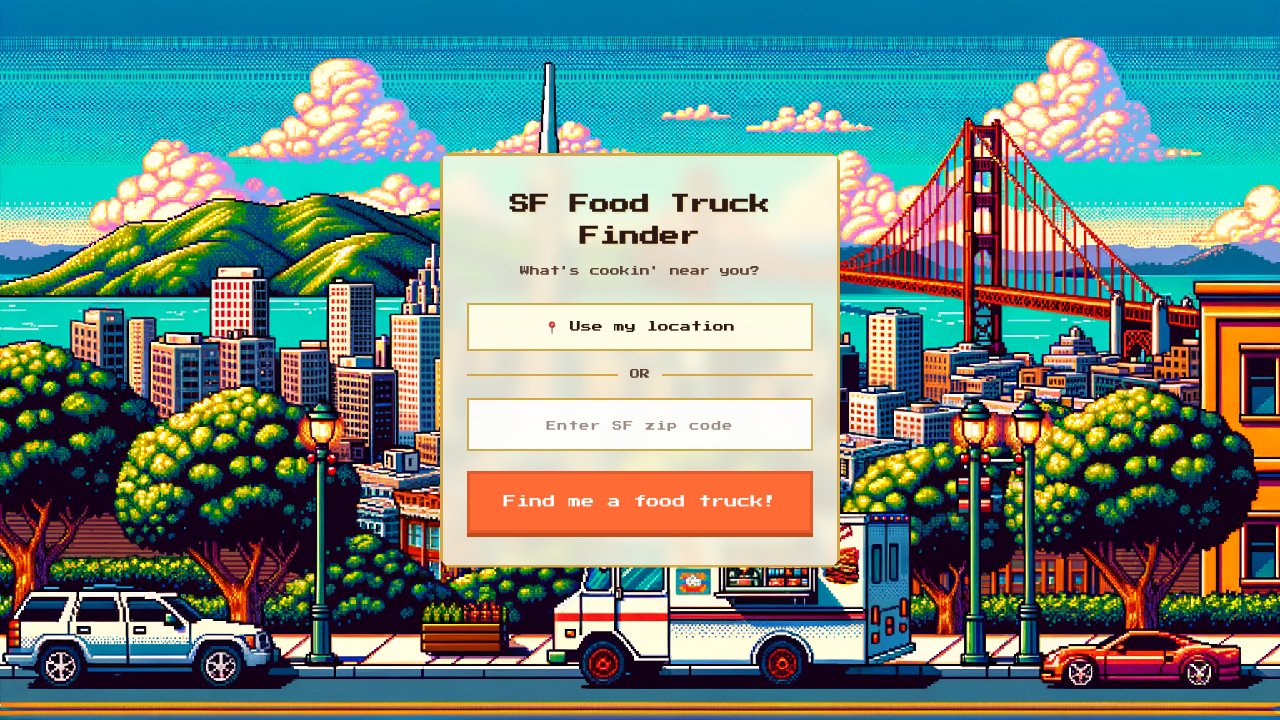The width and height of the screenshot is (1280, 720).
Task: Click the double lamppost near the right trees
Action: point(1000,480)
